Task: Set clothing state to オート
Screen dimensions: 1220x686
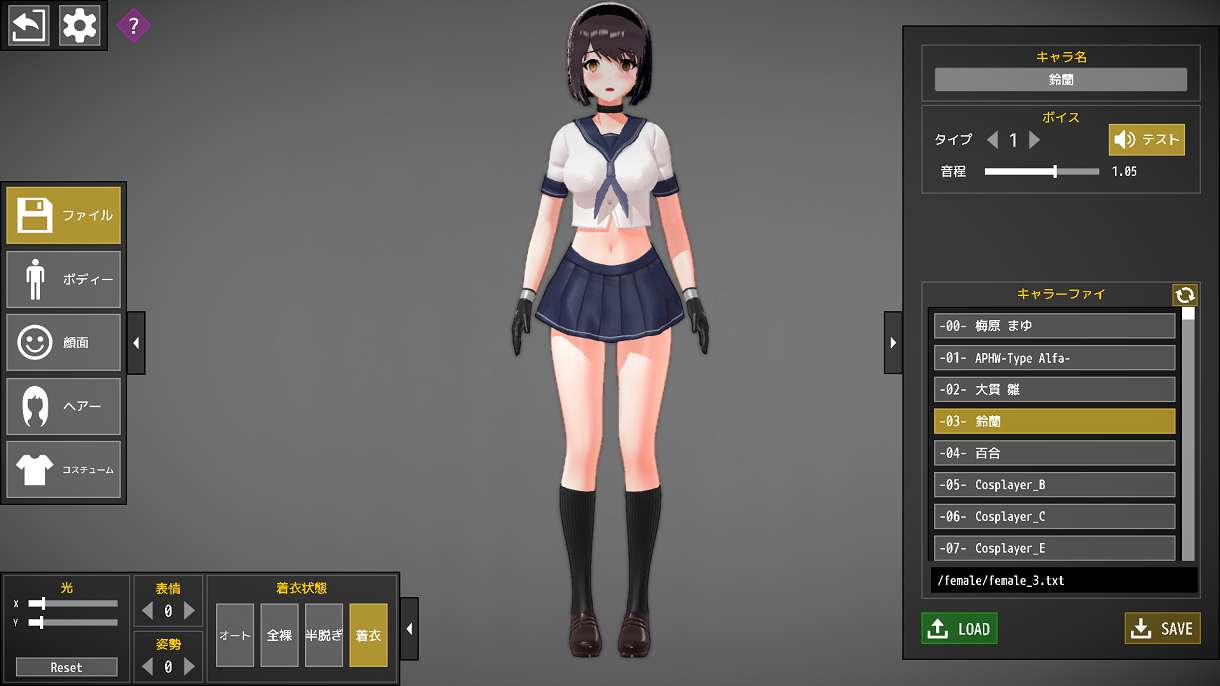Action: (x=235, y=635)
